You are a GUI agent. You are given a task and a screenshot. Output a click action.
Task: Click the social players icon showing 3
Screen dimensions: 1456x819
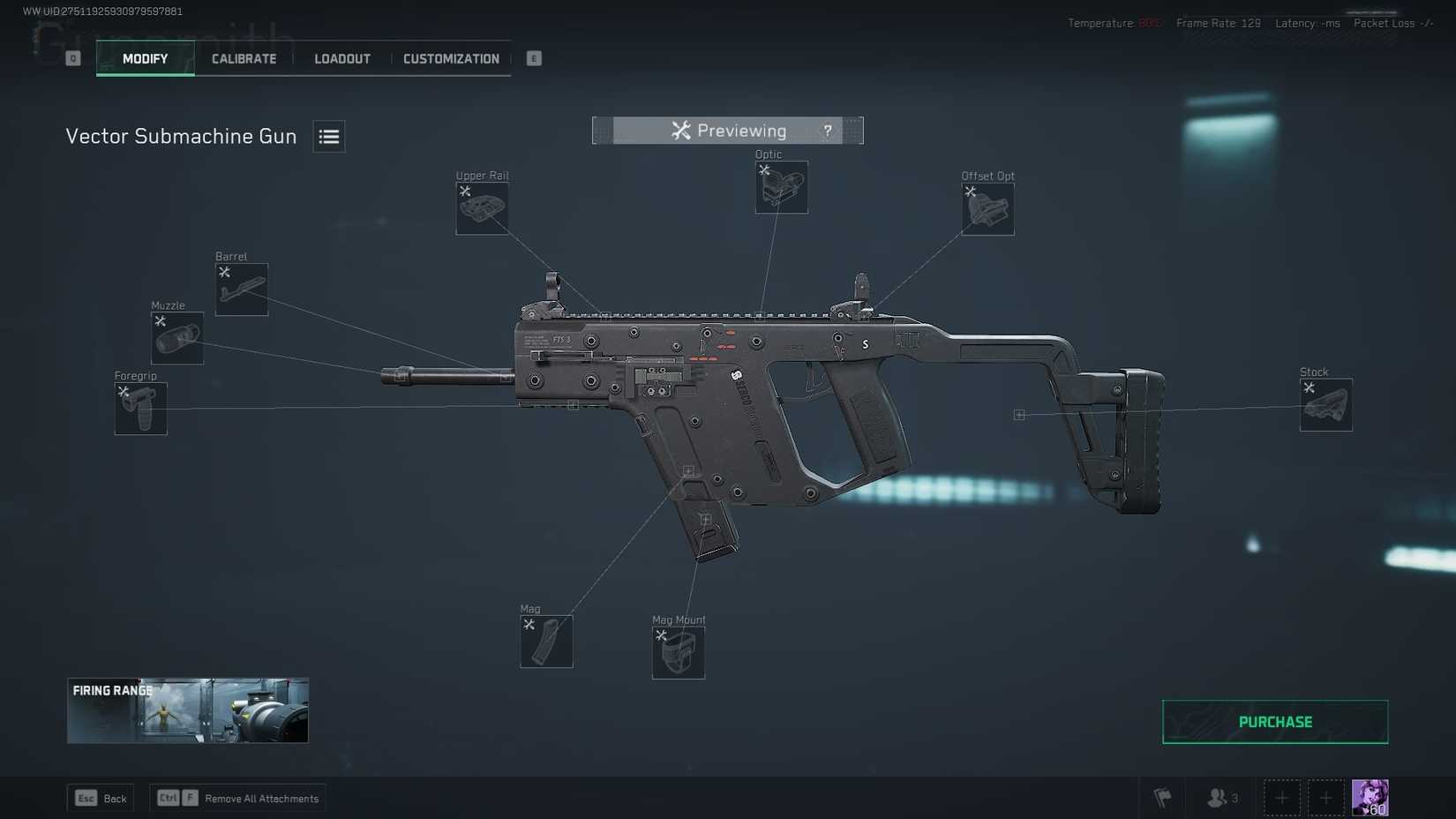pyautogui.click(x=1220, y=797)
